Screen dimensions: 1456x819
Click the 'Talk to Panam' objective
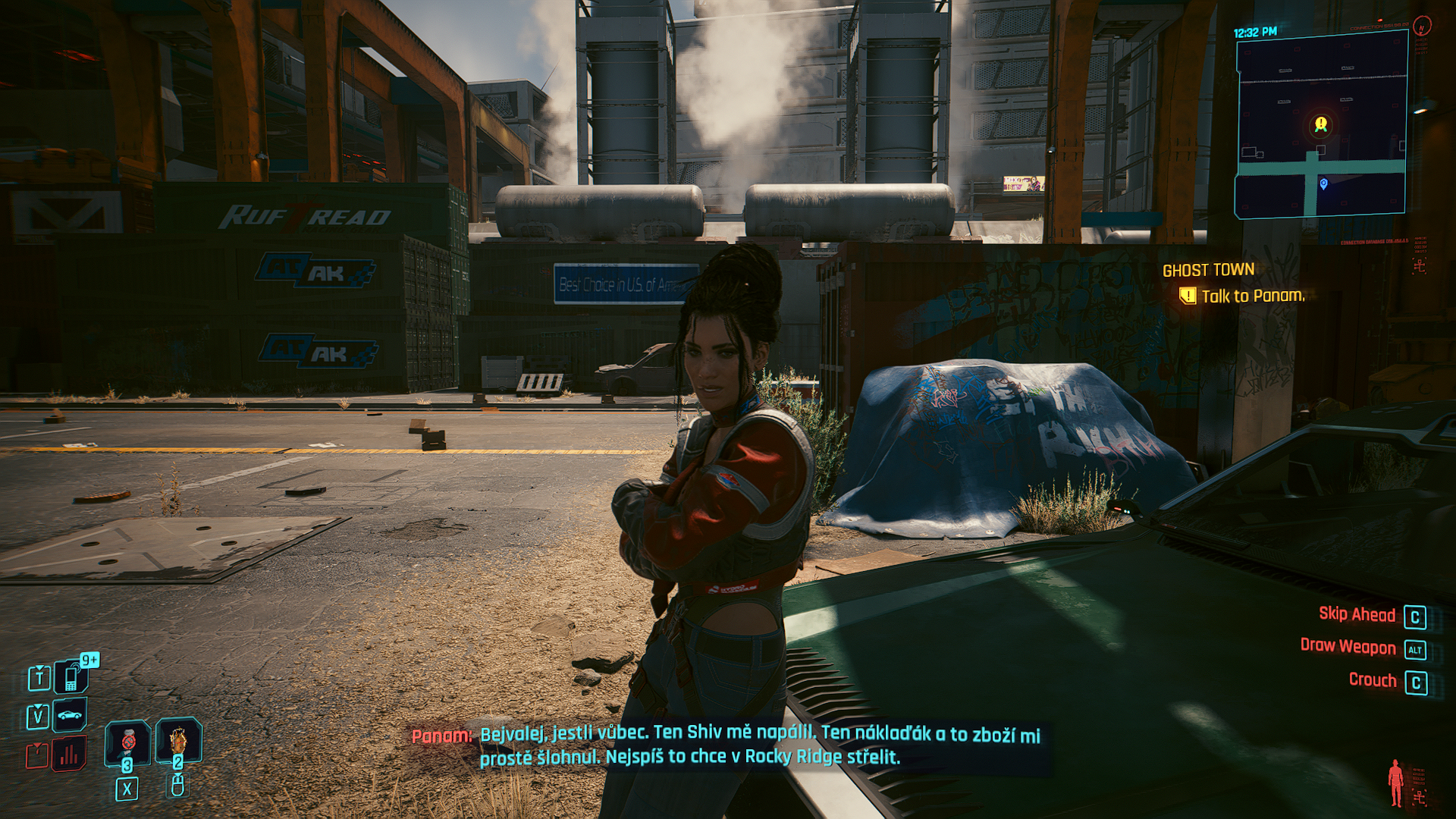click(1252, 296)
